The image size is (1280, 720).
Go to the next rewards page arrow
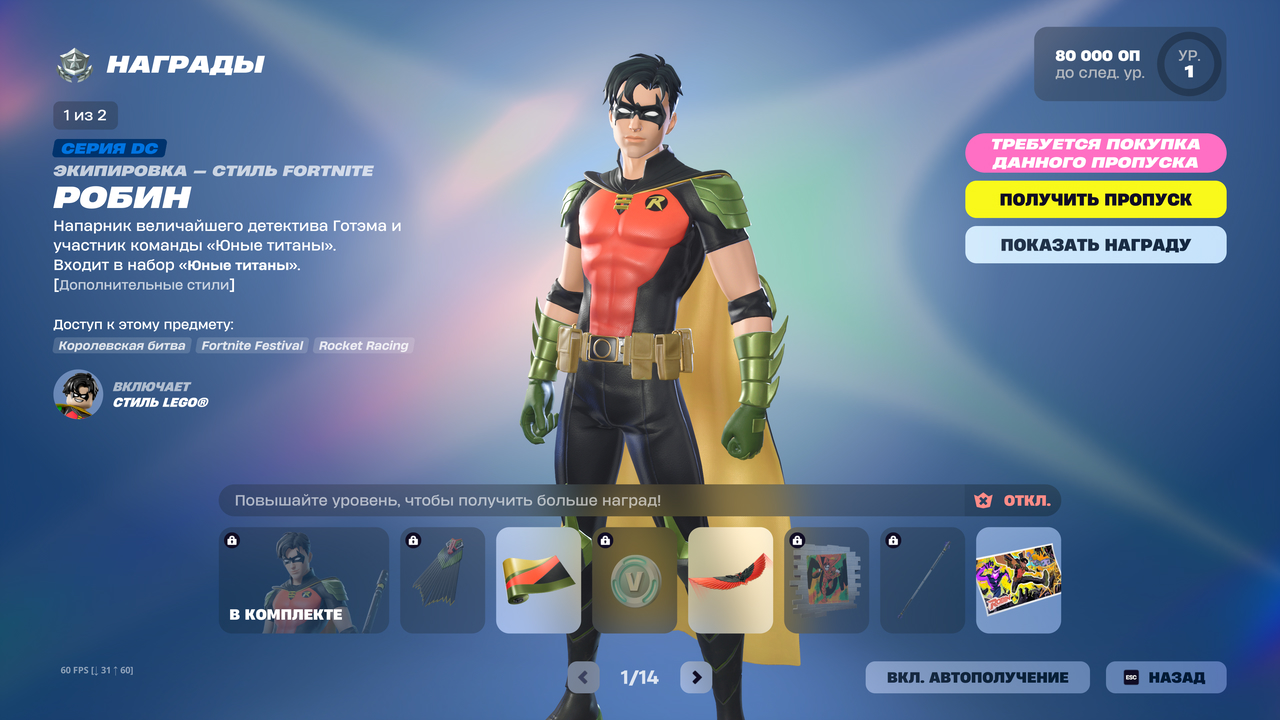tap(696, 677)
